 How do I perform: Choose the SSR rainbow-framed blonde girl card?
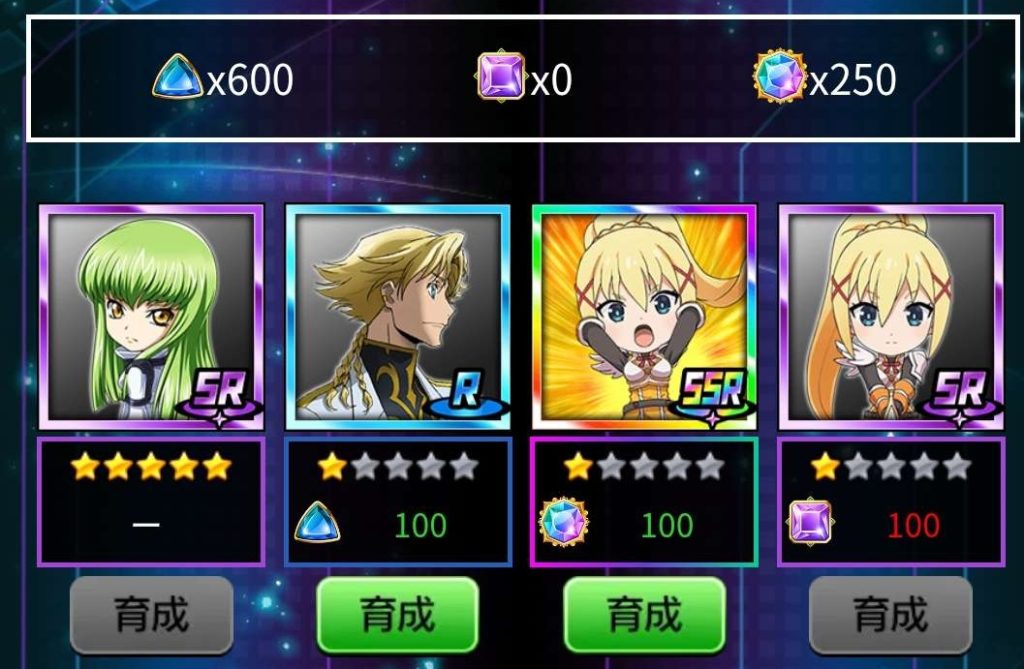644,316
